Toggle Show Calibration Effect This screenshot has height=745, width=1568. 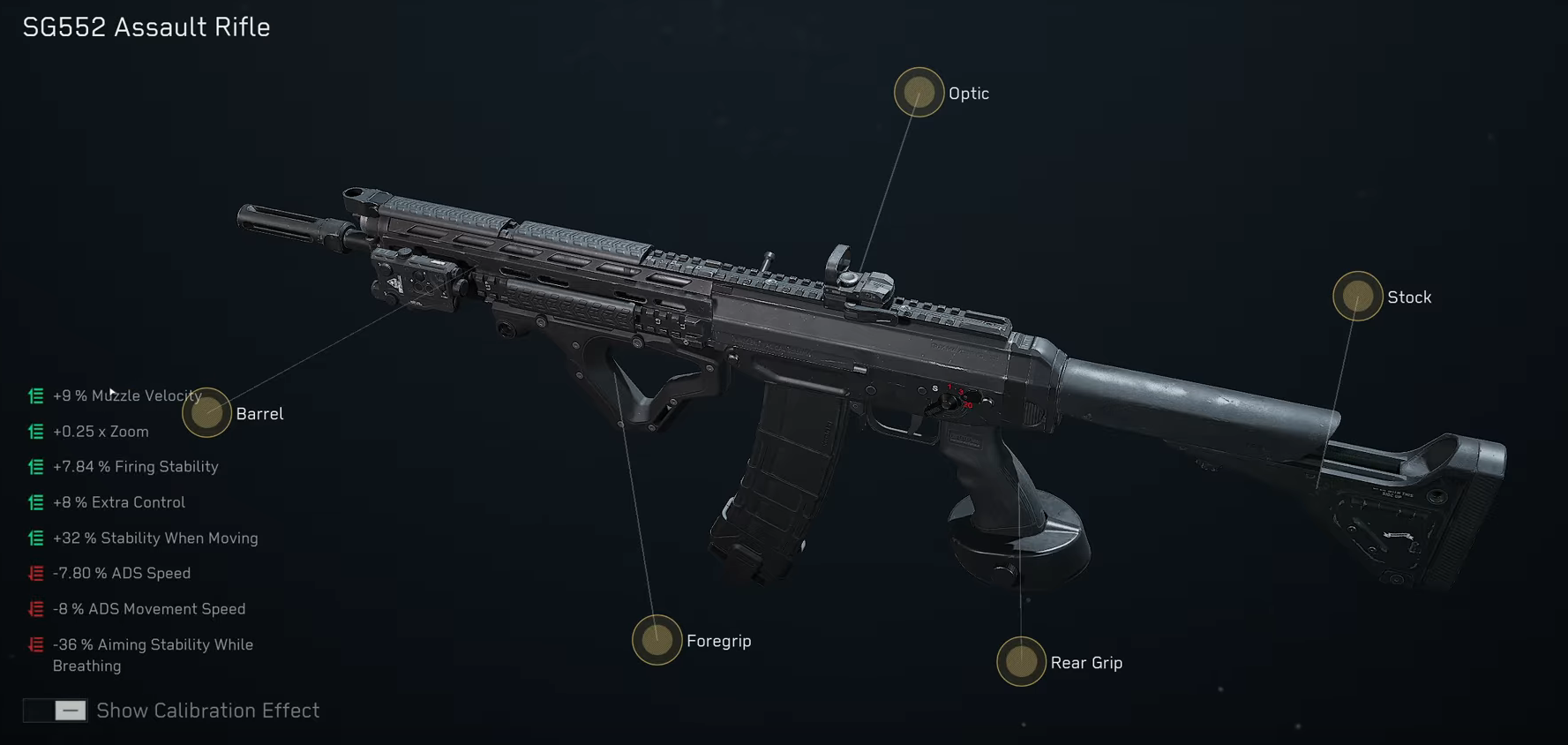[55, 711]
